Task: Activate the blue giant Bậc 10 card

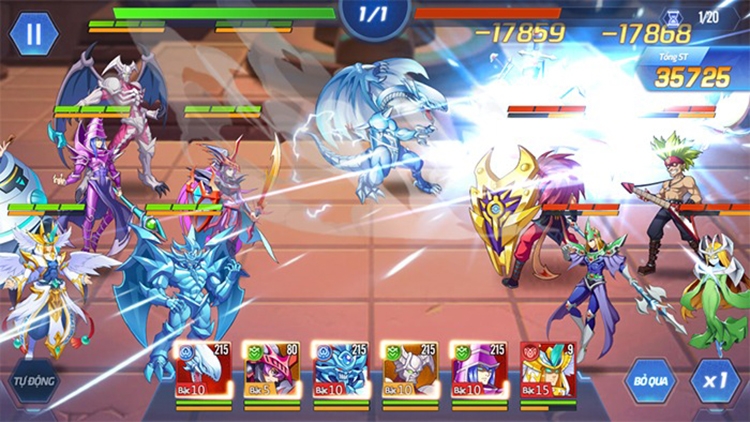Action: tap(341, 370)
